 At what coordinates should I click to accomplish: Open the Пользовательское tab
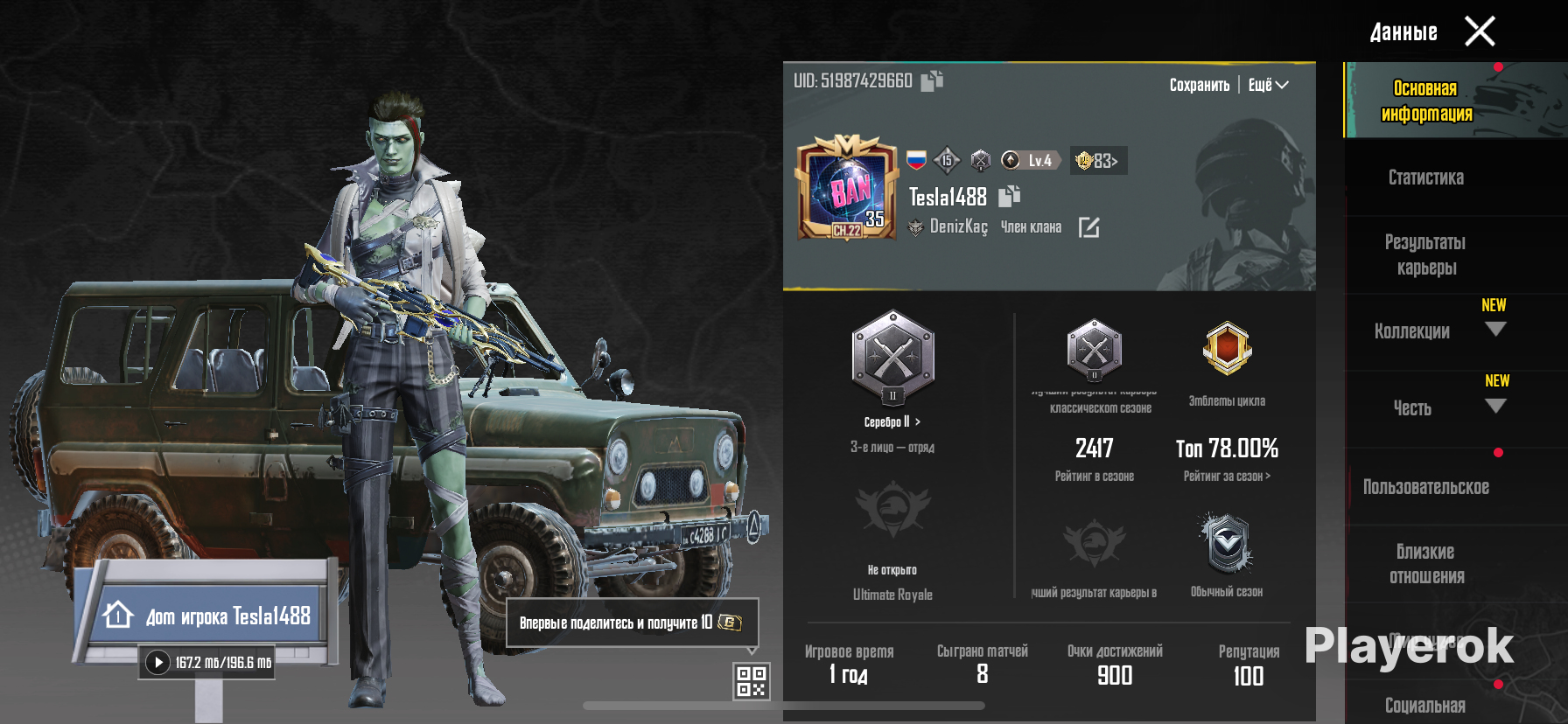[x=1425, y=487]
